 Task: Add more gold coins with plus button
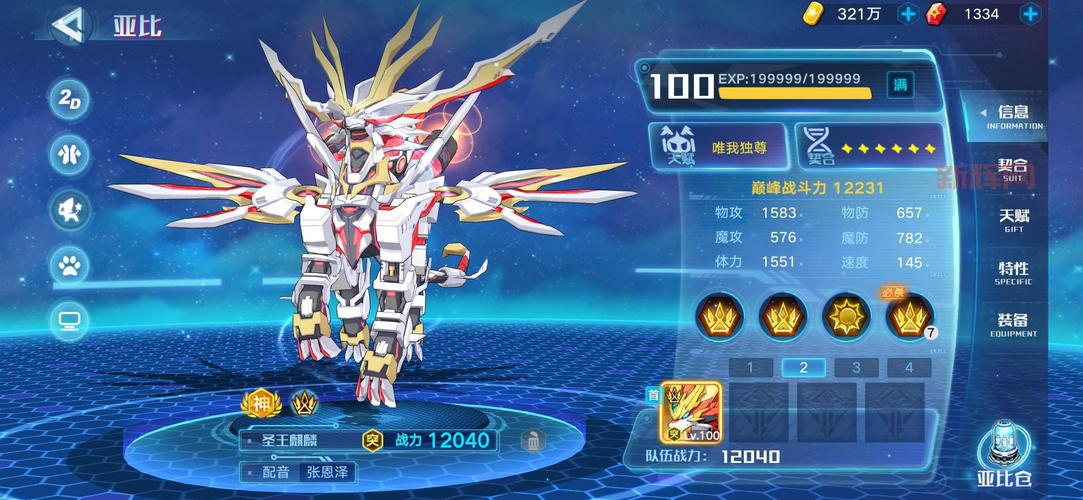click(908, 14)
